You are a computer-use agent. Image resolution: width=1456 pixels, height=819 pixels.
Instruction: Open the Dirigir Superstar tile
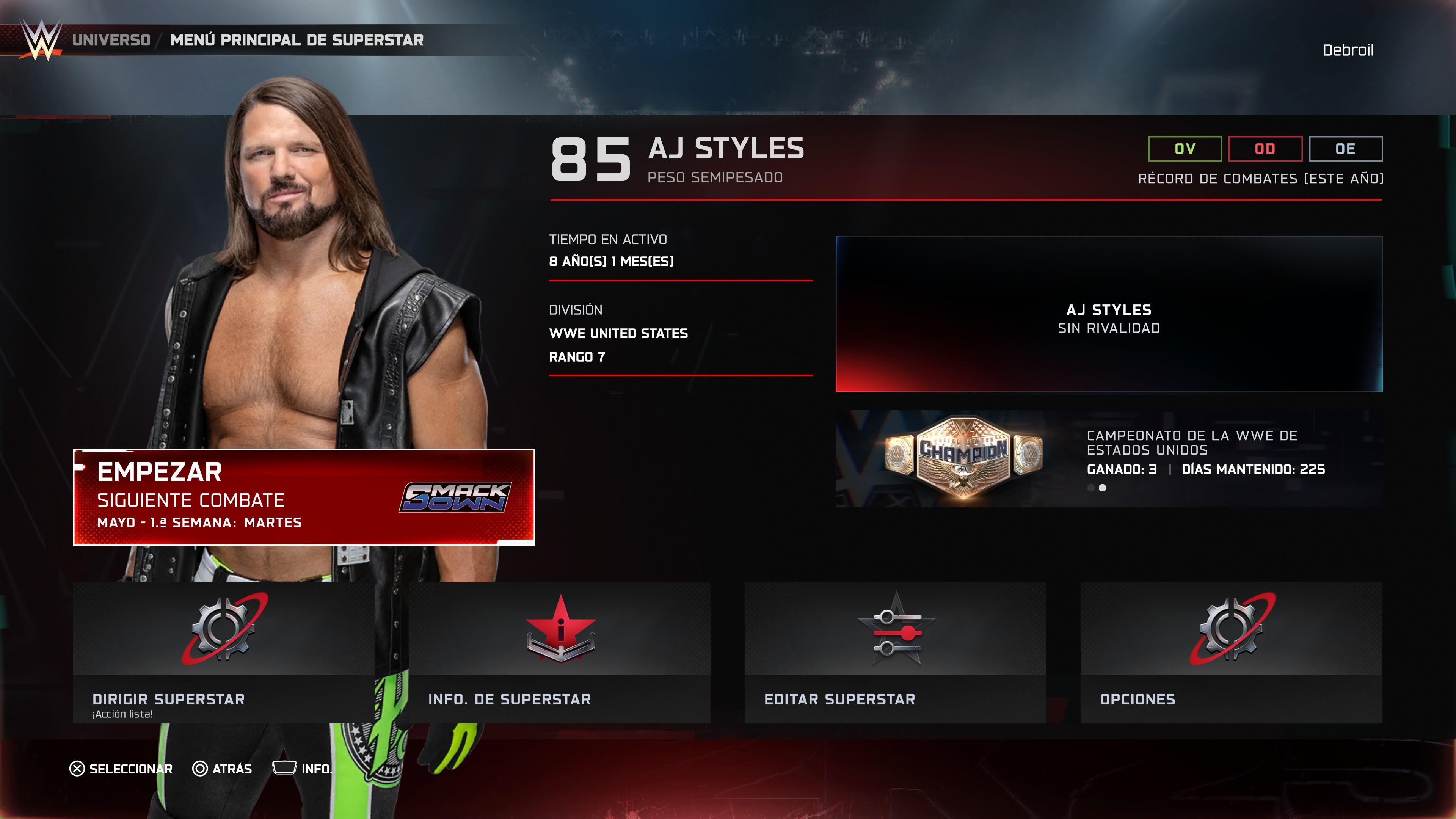[x=223, y=653]
